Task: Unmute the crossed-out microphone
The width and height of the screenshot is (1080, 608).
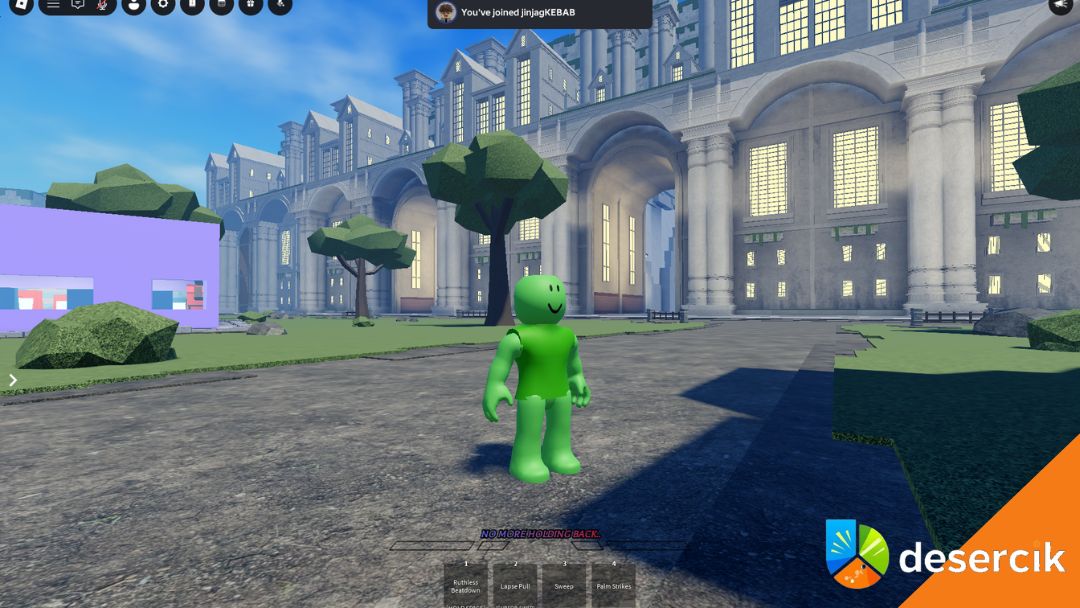Action: pos(102,5)
